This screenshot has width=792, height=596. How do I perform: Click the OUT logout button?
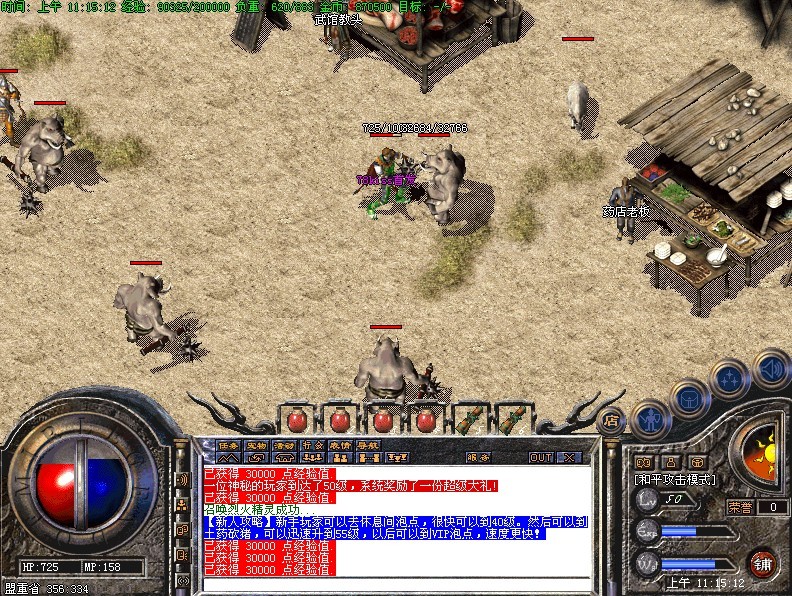coord(541,457)
